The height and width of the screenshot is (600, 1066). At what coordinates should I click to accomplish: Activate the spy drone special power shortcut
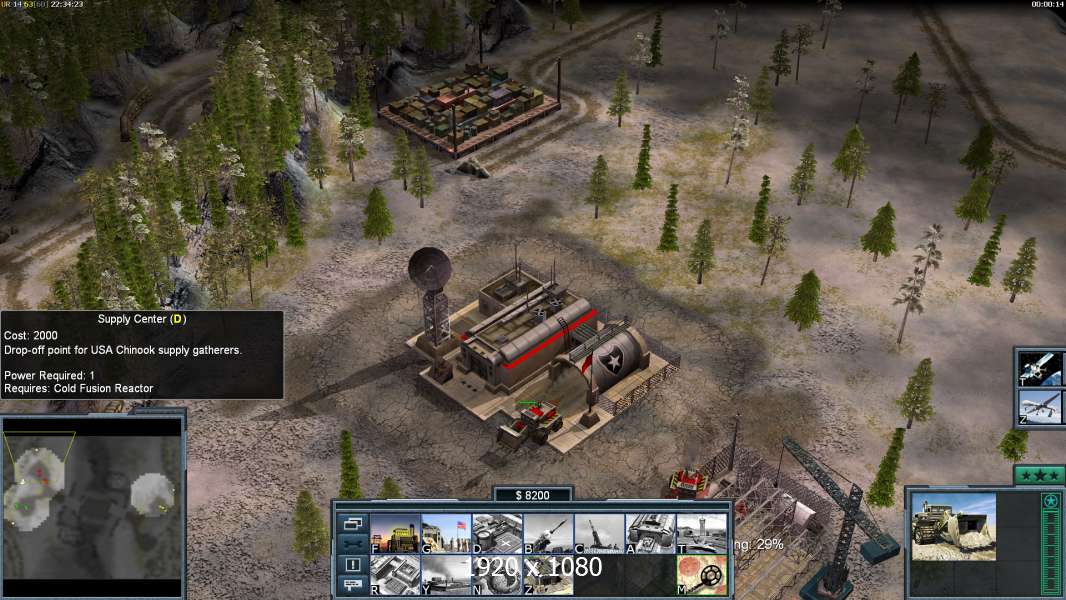pyautogui.click(x=1041, y=407)
